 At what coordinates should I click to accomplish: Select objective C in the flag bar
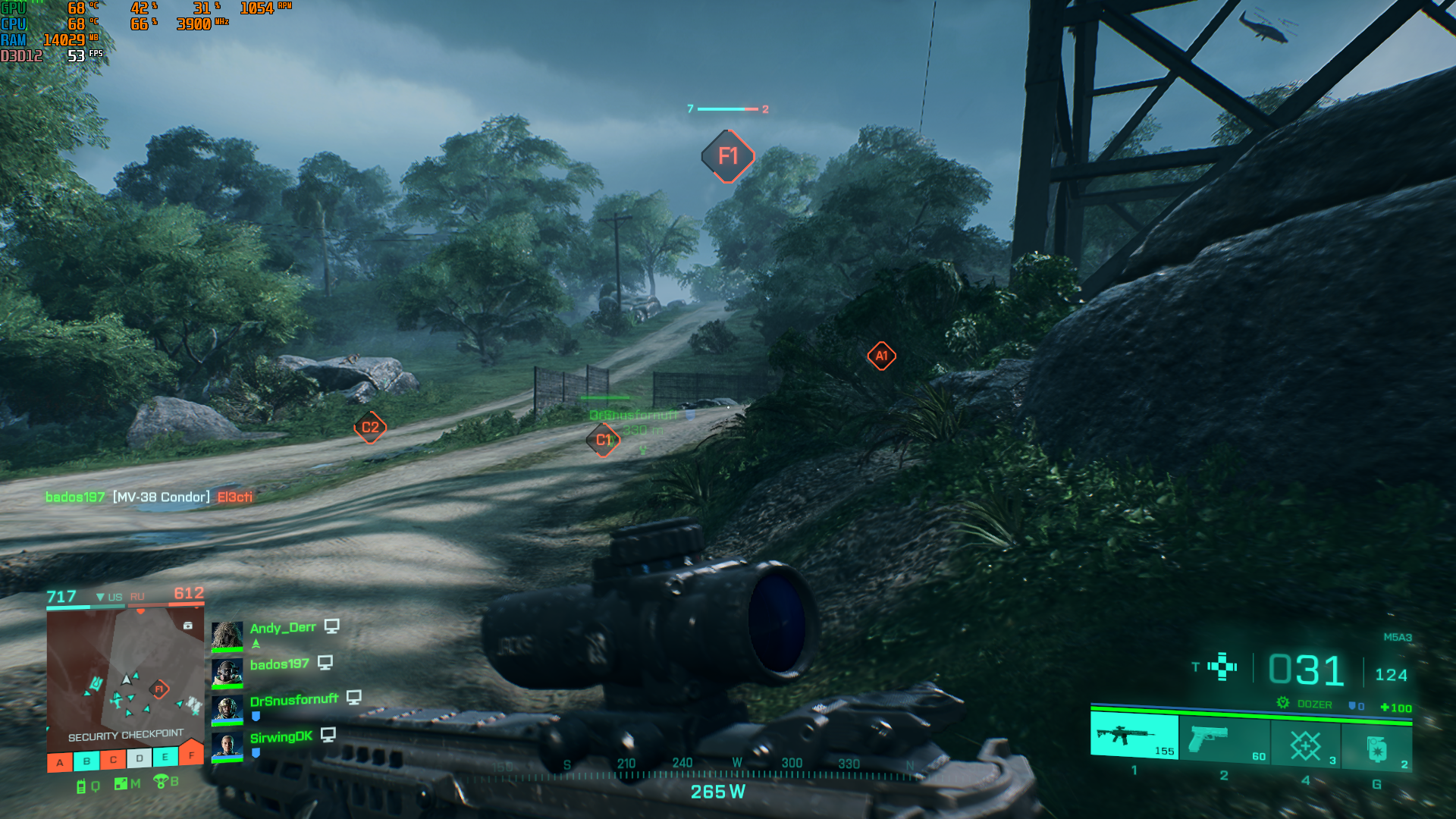coord(113,760)
